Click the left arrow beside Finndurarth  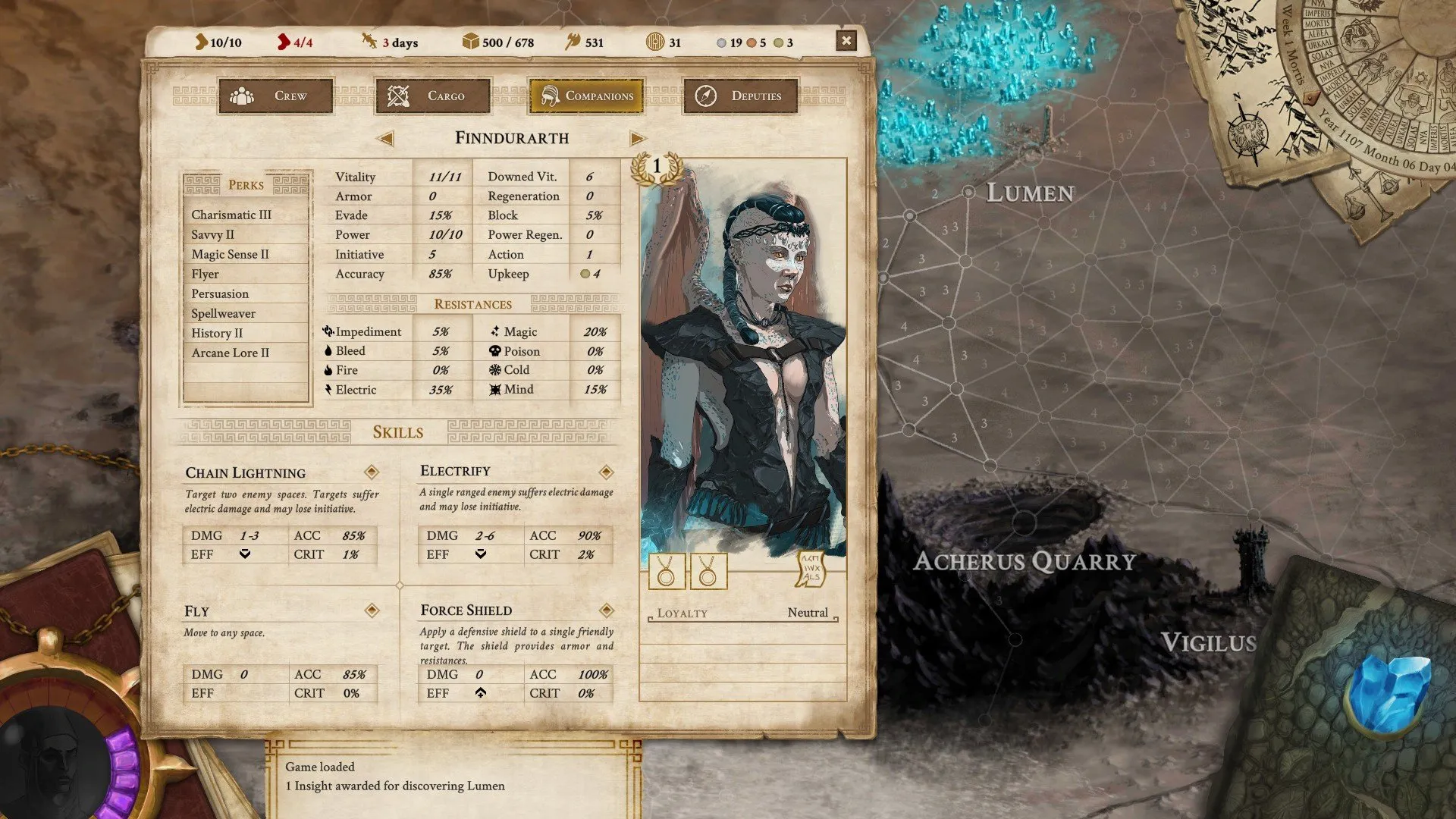[x=386, y=139]
